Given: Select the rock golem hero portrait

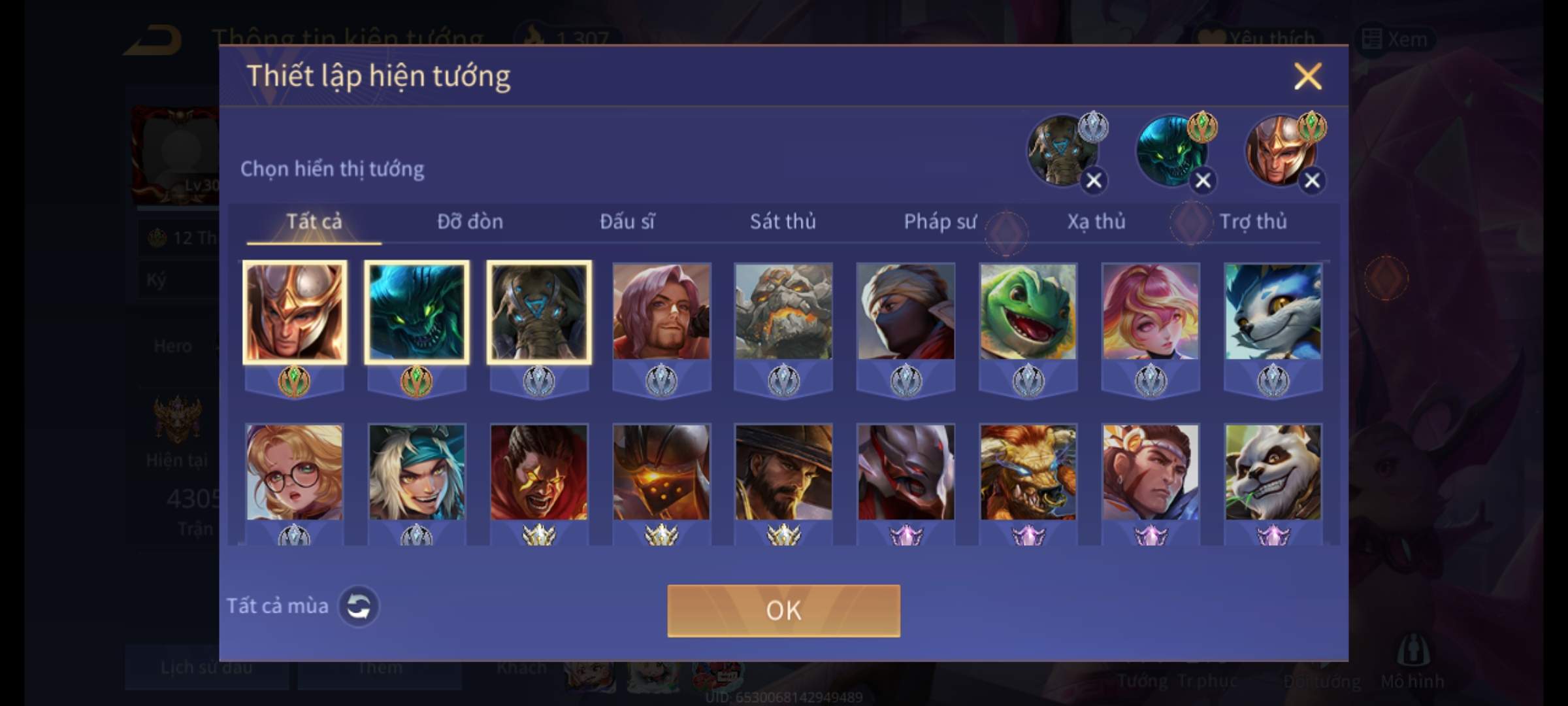Looking at the screenshot, I should [x=783, y=312].
